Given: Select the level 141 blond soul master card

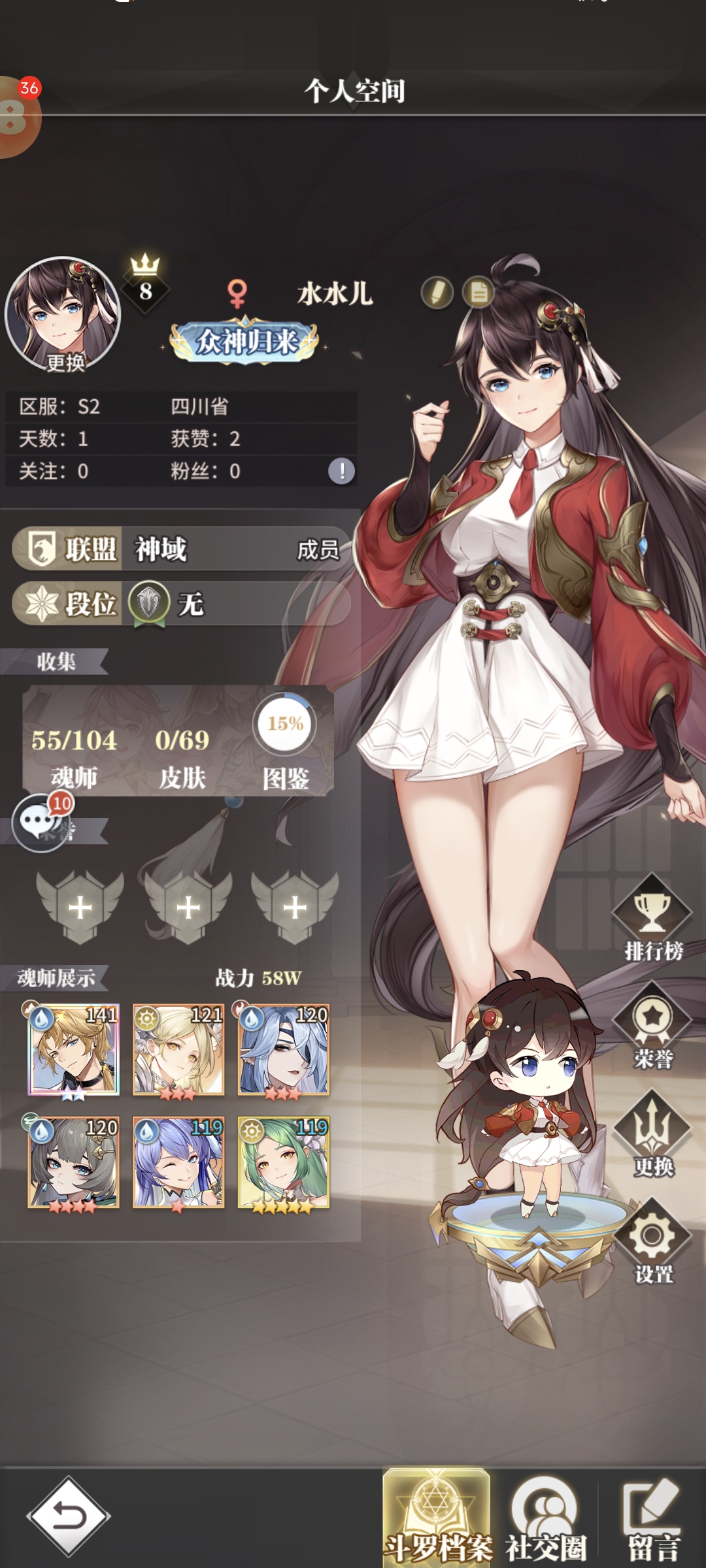Looking at the screenshot, I should [74, 1049].
